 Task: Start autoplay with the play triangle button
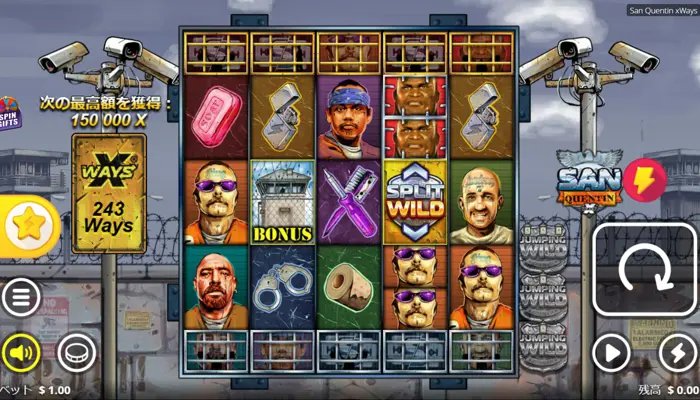click(x=612, y=352)
